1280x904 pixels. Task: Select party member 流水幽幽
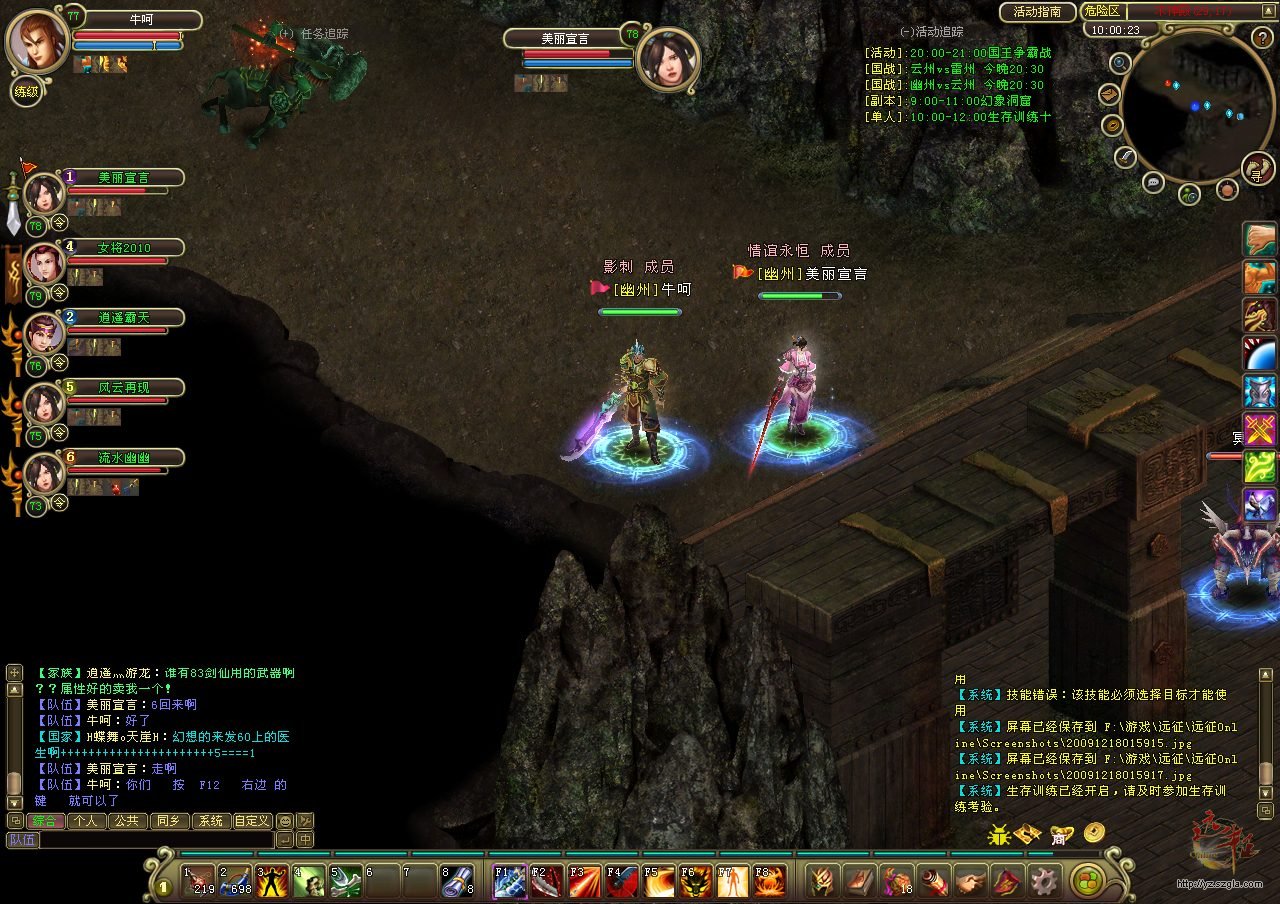(x=124, y=457)
